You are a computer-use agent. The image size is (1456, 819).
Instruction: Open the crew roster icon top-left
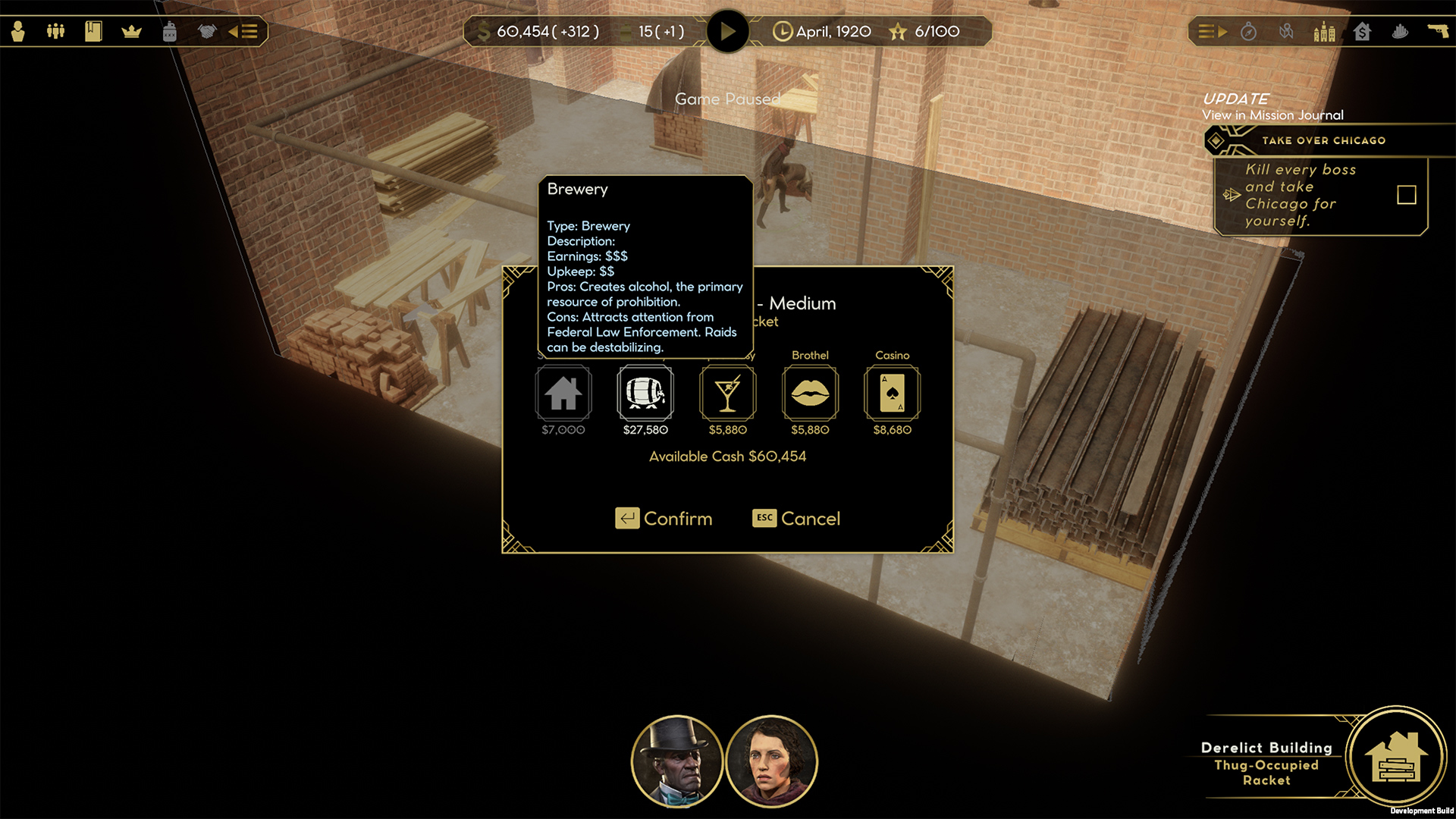tap(54, 32)
